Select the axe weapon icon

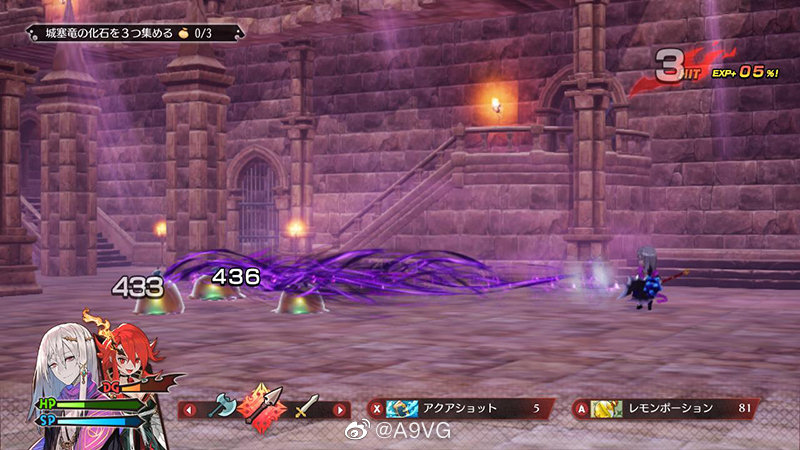(x=222, y=405)
